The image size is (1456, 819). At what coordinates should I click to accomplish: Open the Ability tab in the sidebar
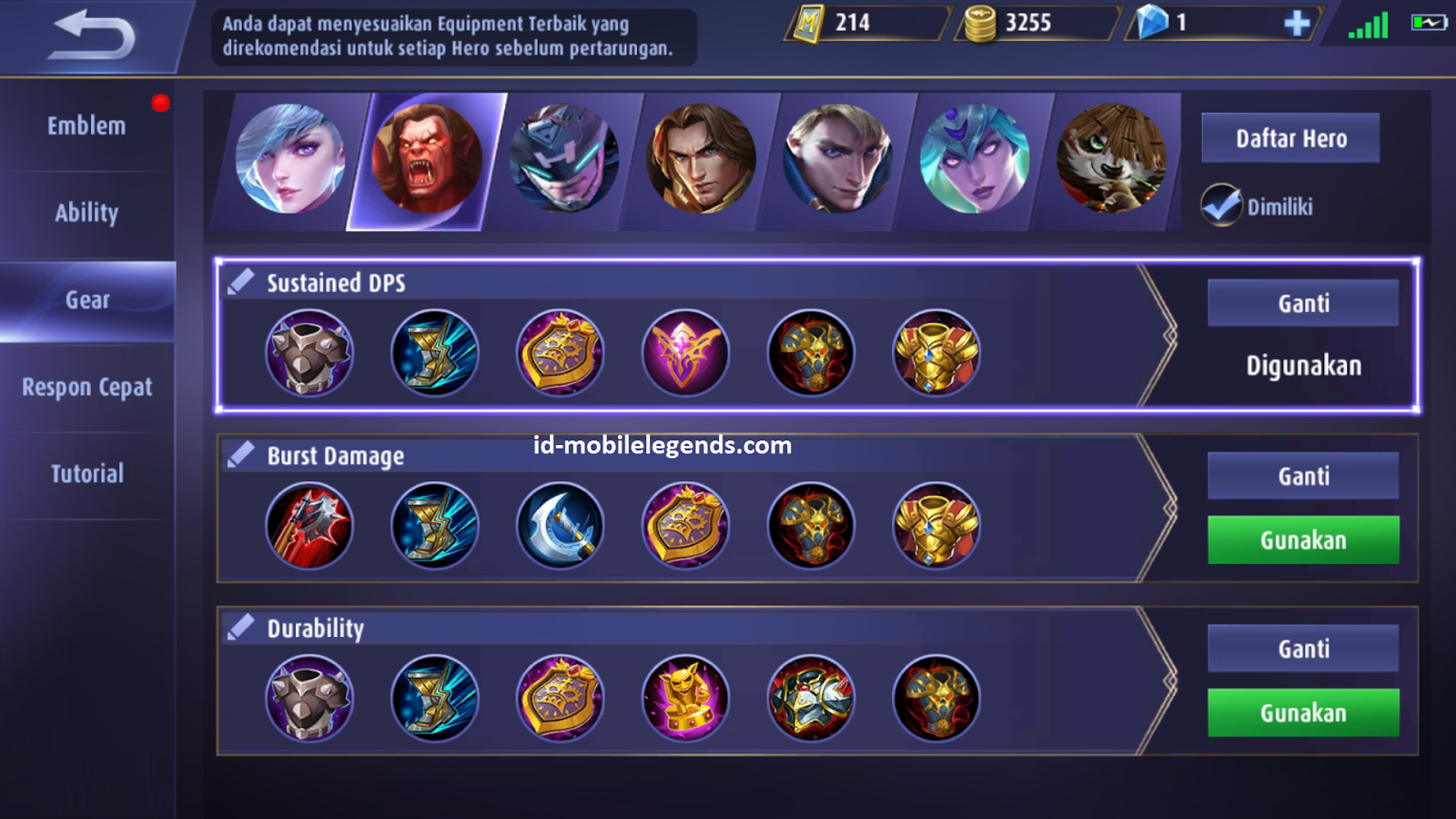coord(86,212)
